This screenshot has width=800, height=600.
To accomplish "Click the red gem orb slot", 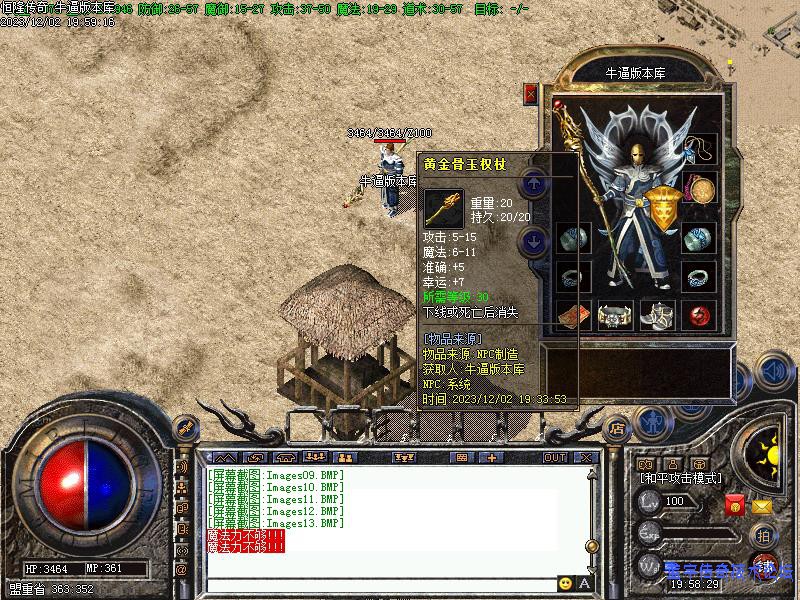I will click(x=700, y=314).
